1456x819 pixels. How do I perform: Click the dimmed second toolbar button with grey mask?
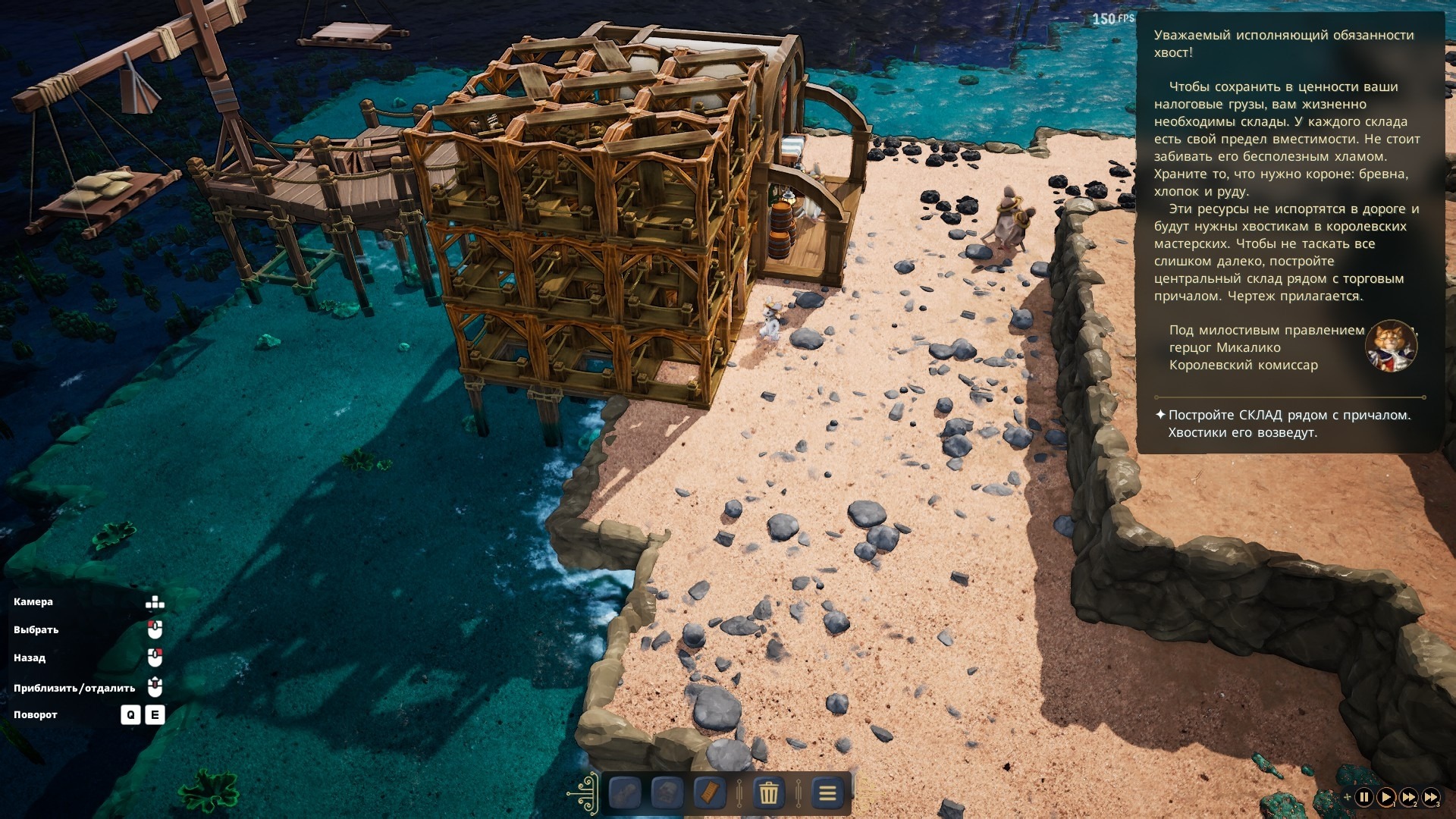(667, 793)
